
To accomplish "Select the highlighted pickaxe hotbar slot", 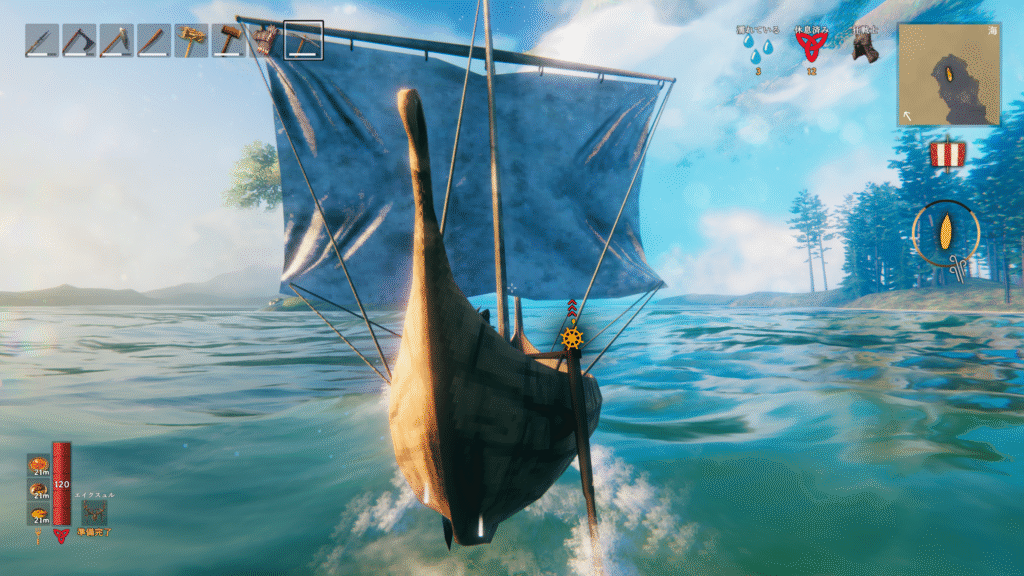I will point(303,40).
